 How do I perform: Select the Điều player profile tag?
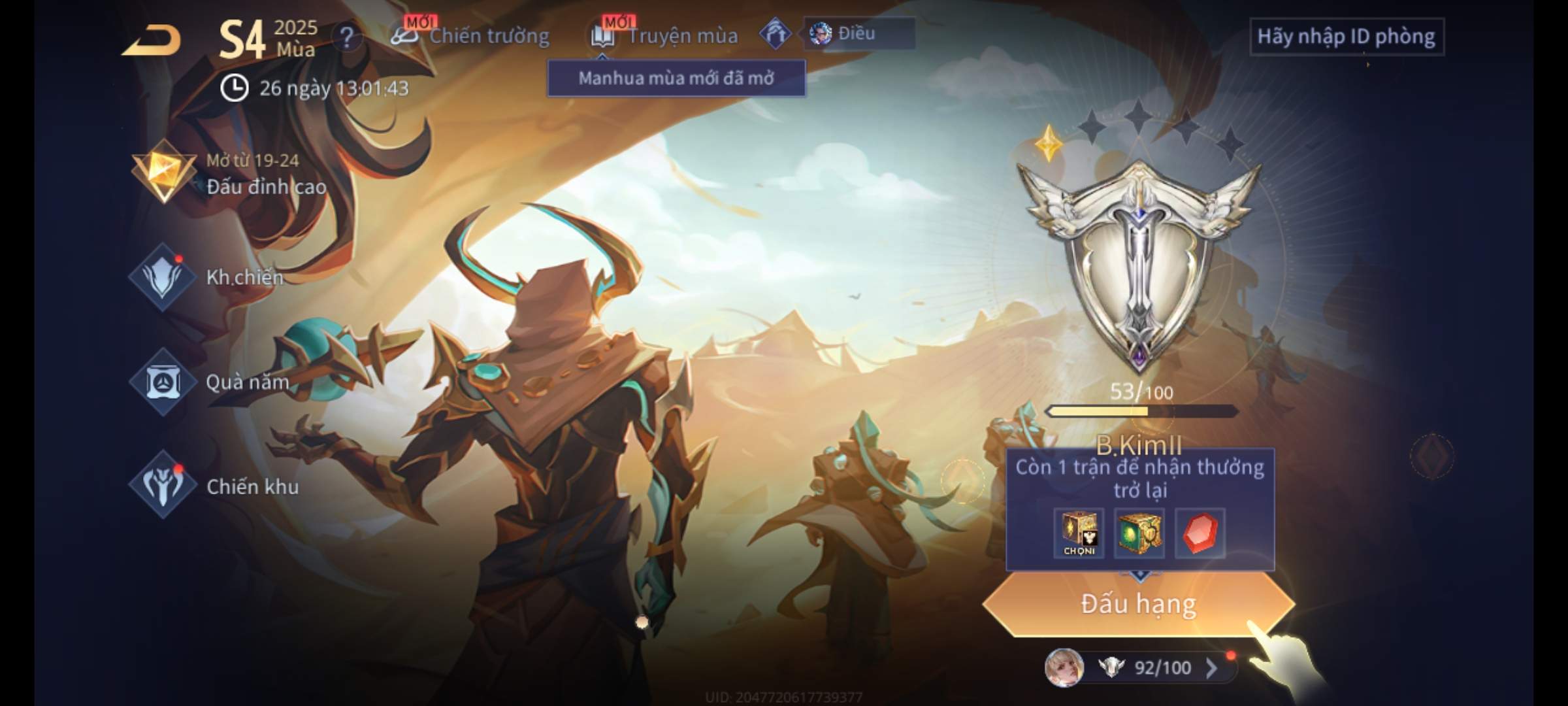[858, 33]
